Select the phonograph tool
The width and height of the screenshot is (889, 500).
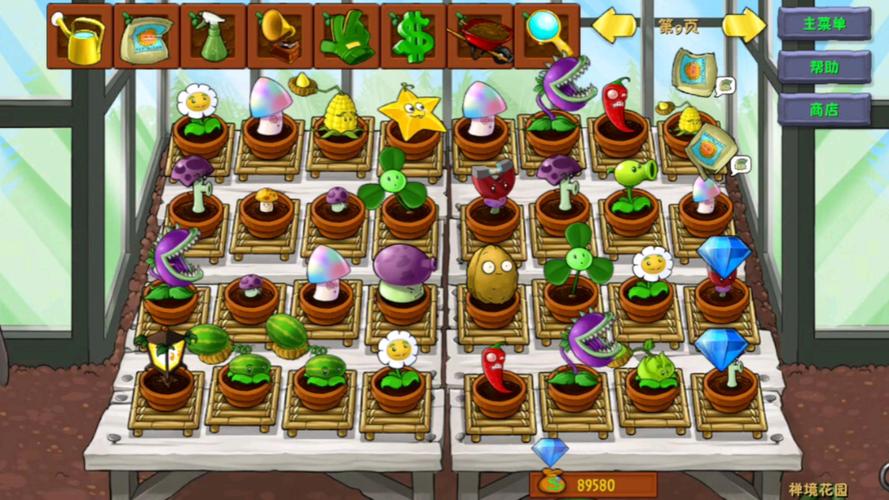(x=280, y=35)
